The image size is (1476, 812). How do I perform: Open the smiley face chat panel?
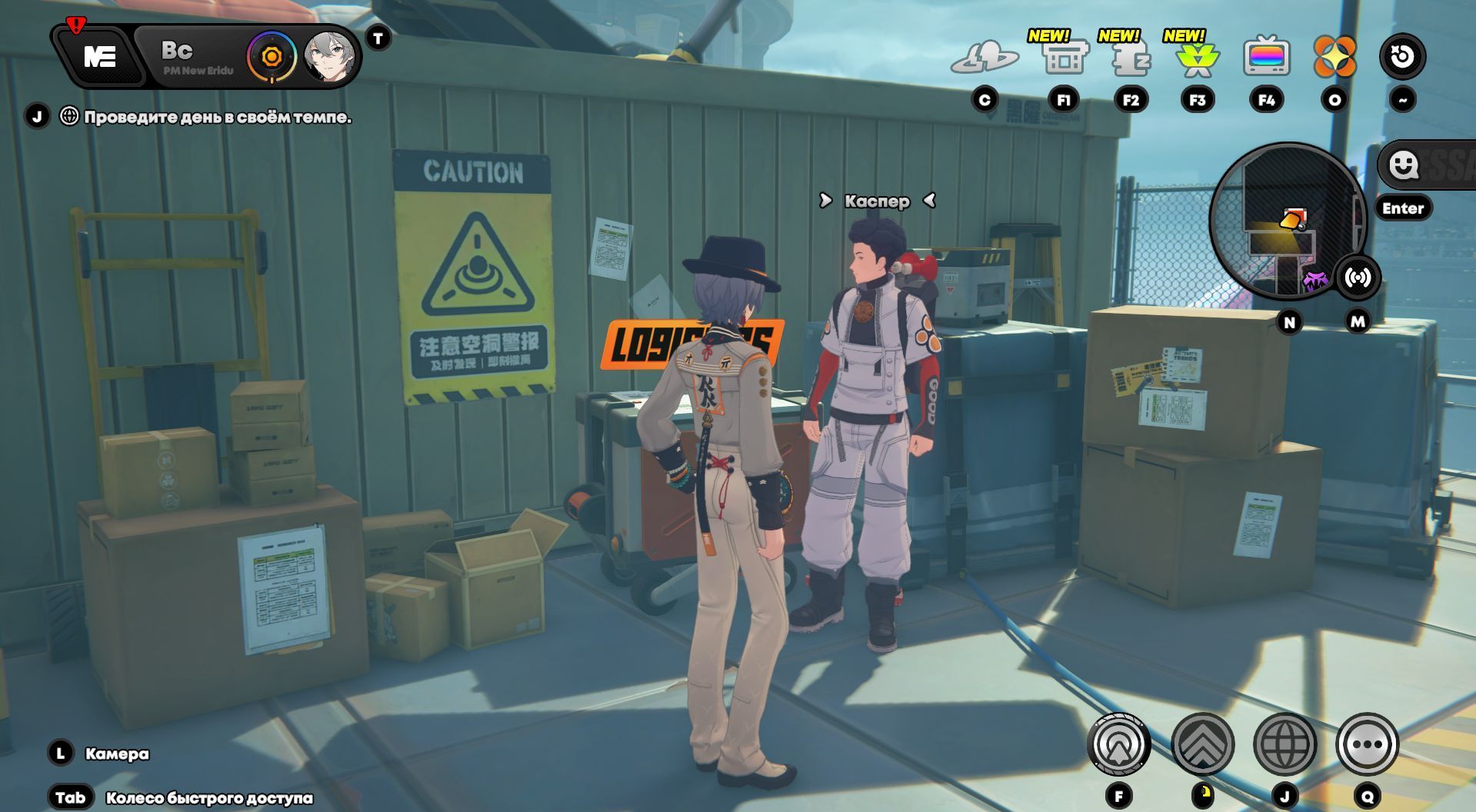pyautogui.click(x=1404, y=164)
